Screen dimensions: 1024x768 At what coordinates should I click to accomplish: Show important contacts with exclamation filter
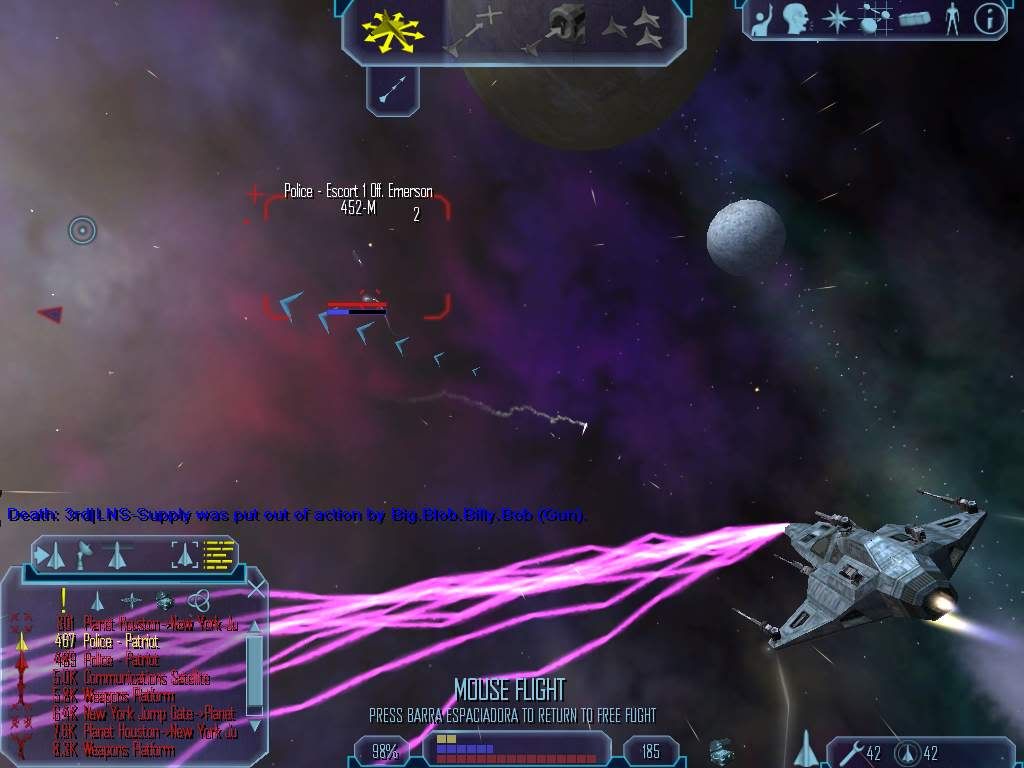pyautogui.click(x=63, y=600)
